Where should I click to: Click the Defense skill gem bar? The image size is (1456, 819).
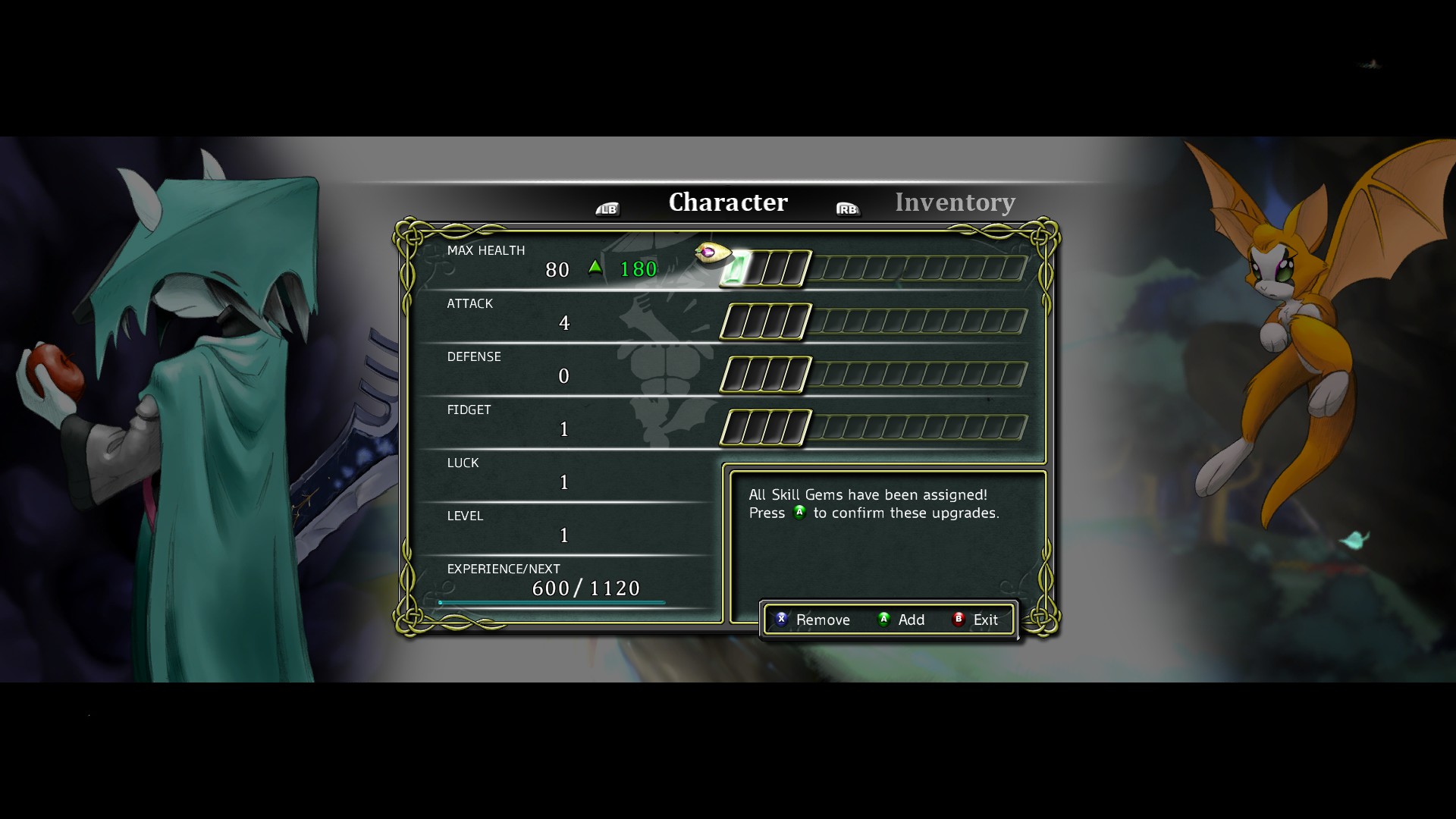coord(874,375)
